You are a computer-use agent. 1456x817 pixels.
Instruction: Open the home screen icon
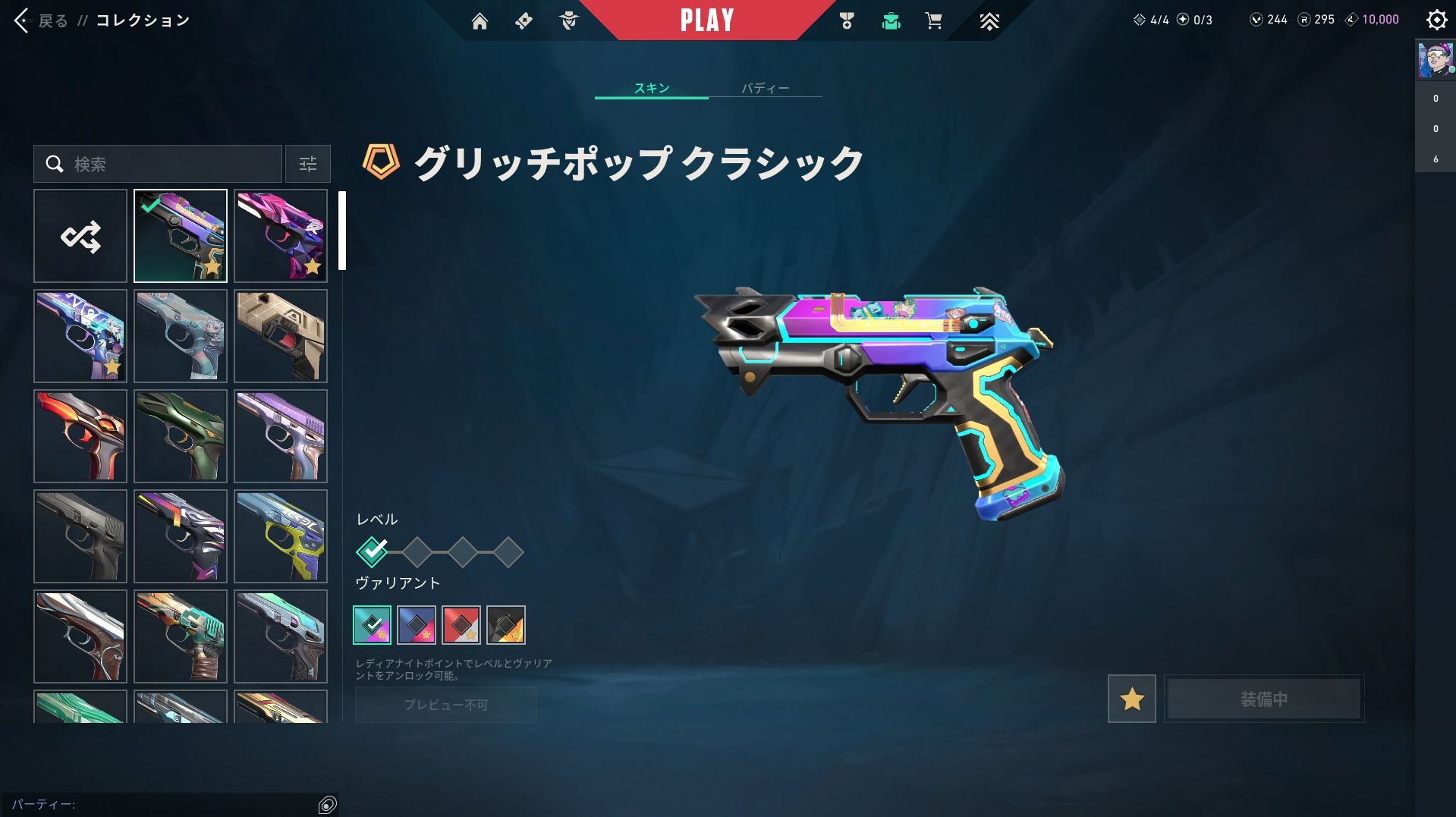click(480, 21)
